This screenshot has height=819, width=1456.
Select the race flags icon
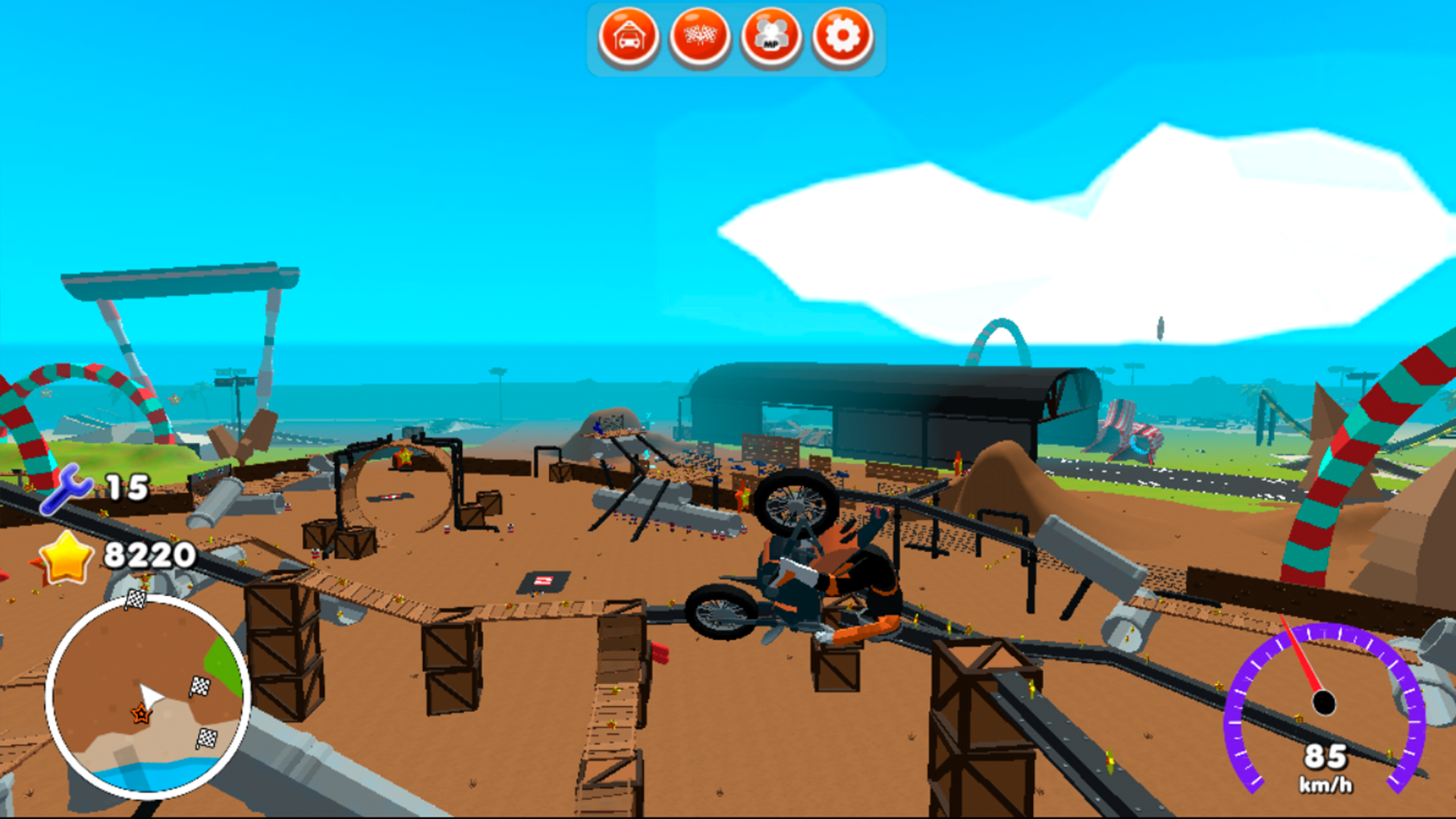699,33
